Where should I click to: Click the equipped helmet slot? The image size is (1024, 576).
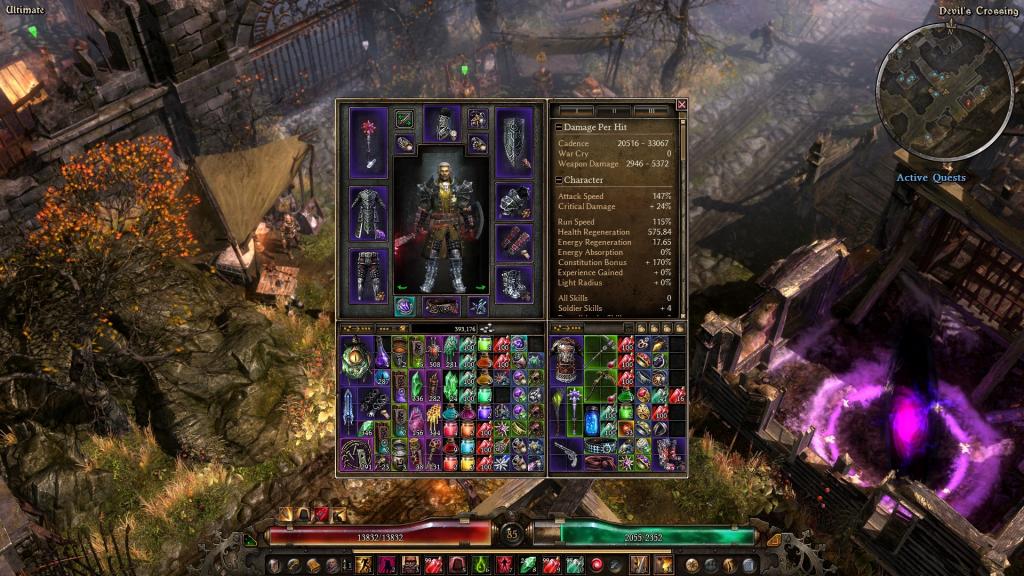coord(442,124)
